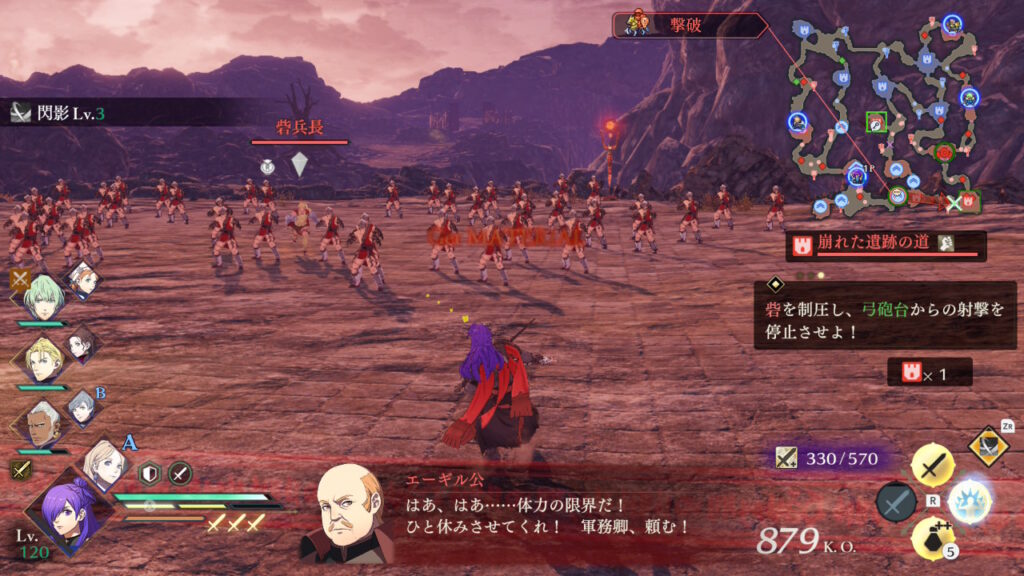Use the glowing blue awakening ability
Image resolution: width=1024 pixels, height=576 pixels.
click(x=968, y=500)
